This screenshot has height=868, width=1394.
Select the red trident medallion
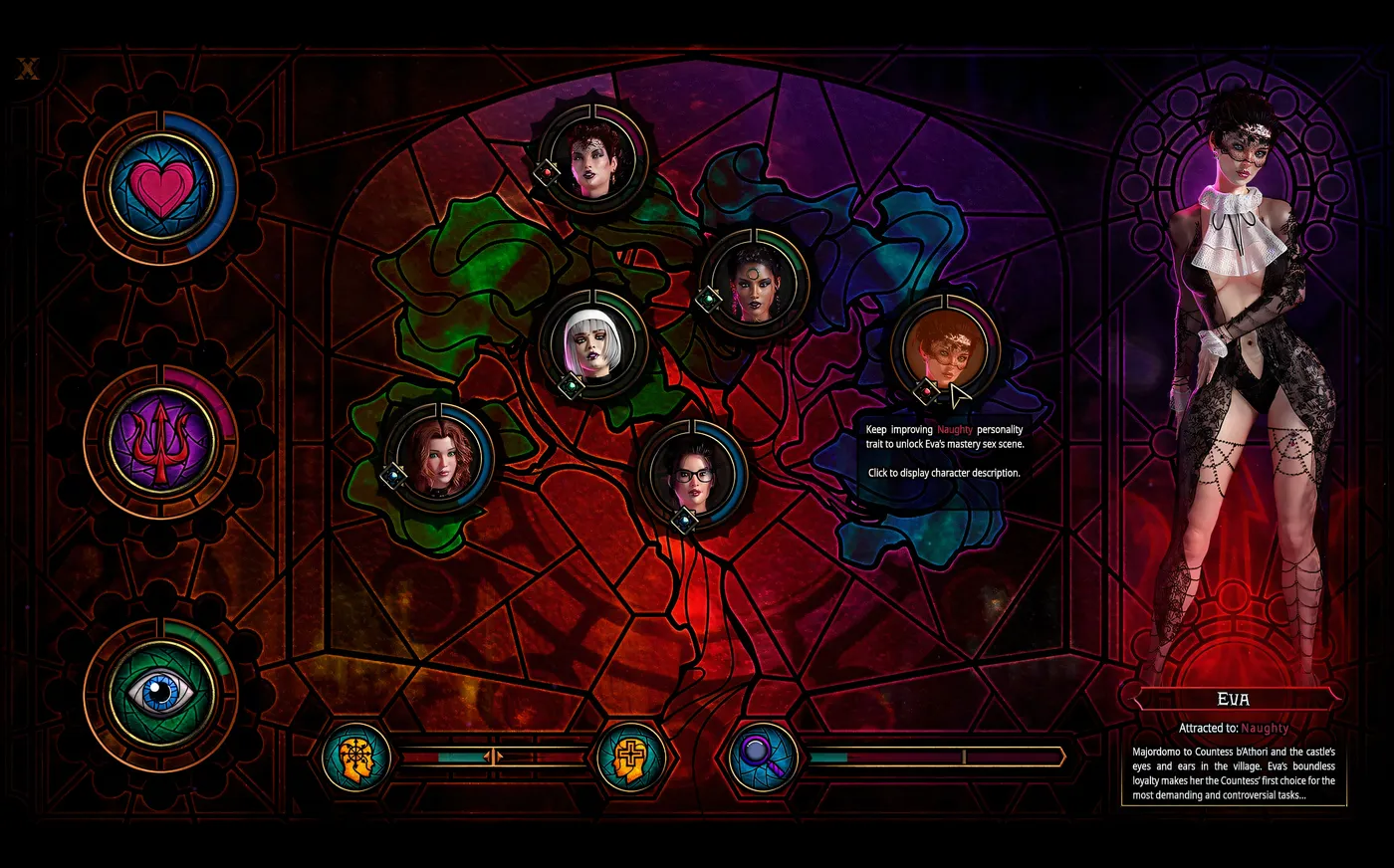[x=160, y=441]
